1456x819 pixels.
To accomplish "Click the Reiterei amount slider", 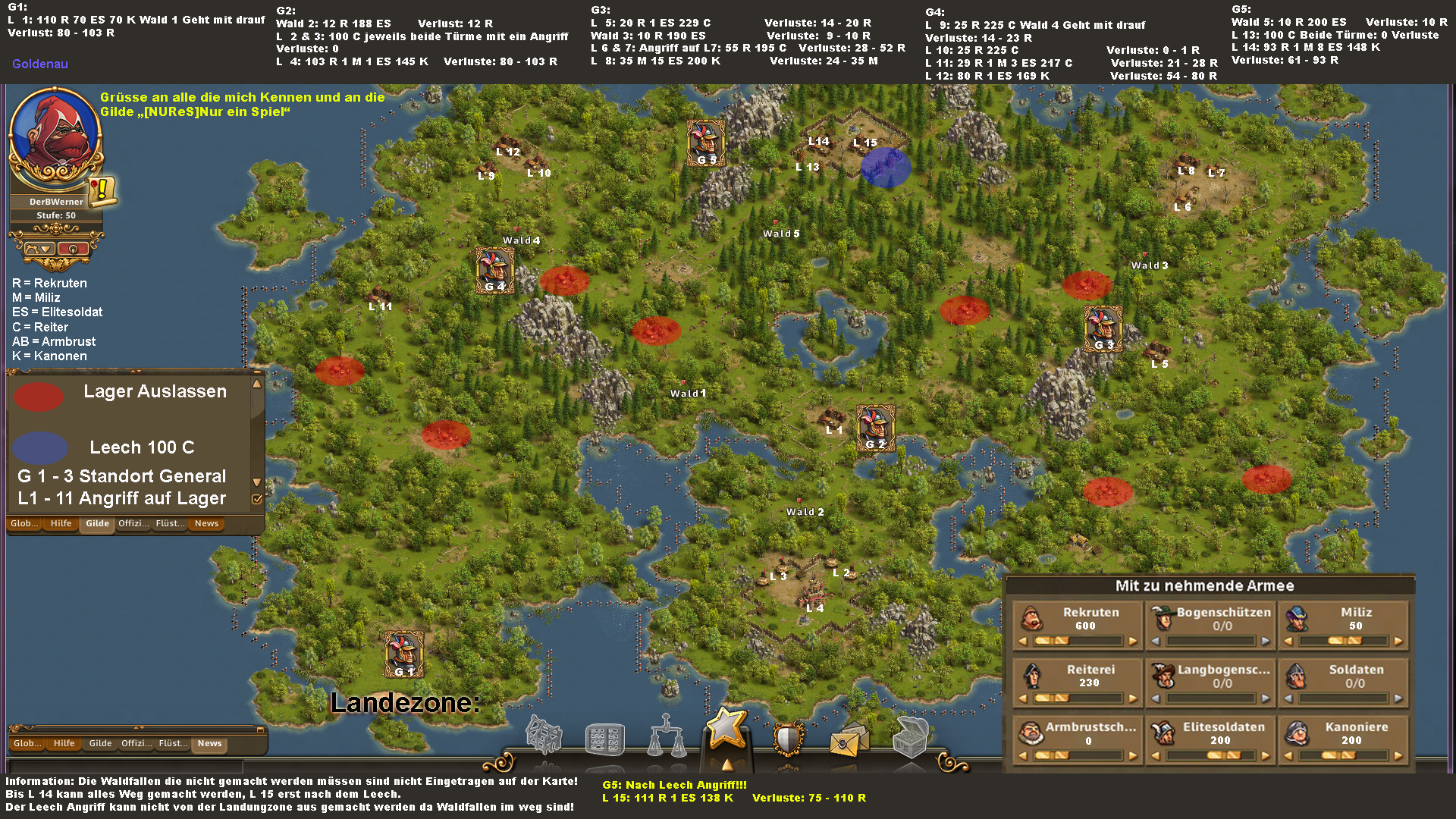I will (1077, 698).
